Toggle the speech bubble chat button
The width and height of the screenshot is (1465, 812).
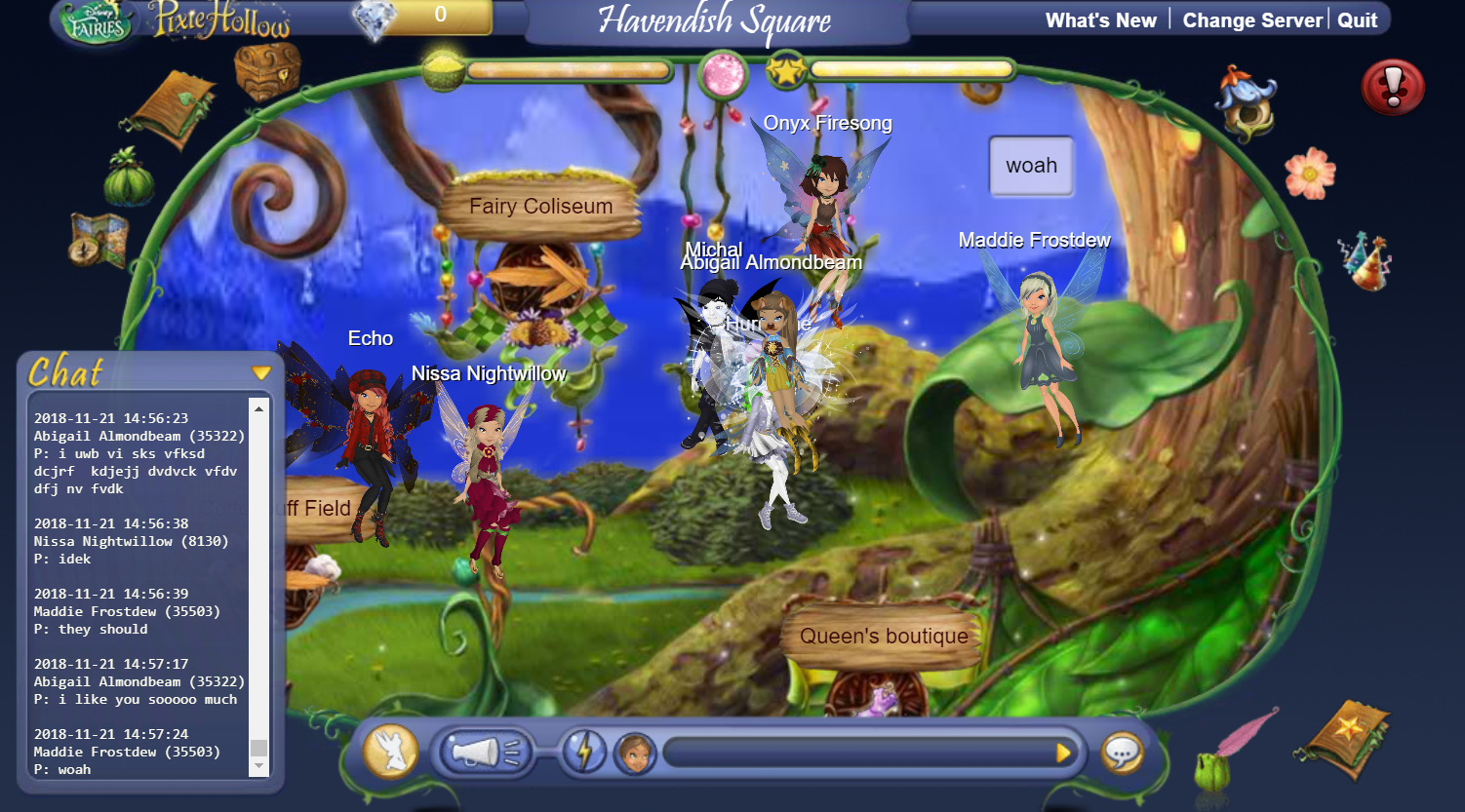1123,753
